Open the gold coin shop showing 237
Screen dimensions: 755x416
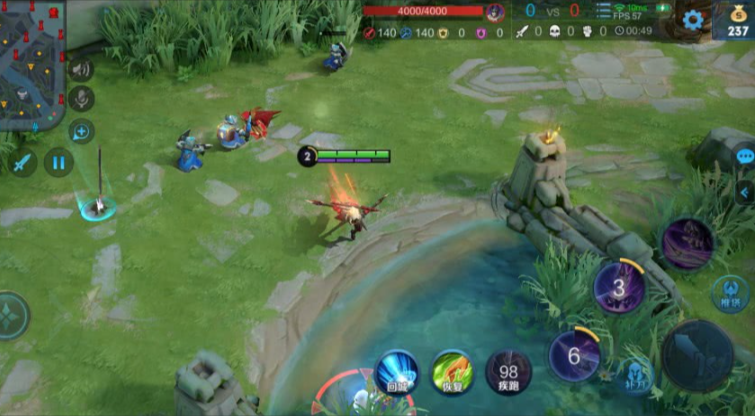point(737,21)
